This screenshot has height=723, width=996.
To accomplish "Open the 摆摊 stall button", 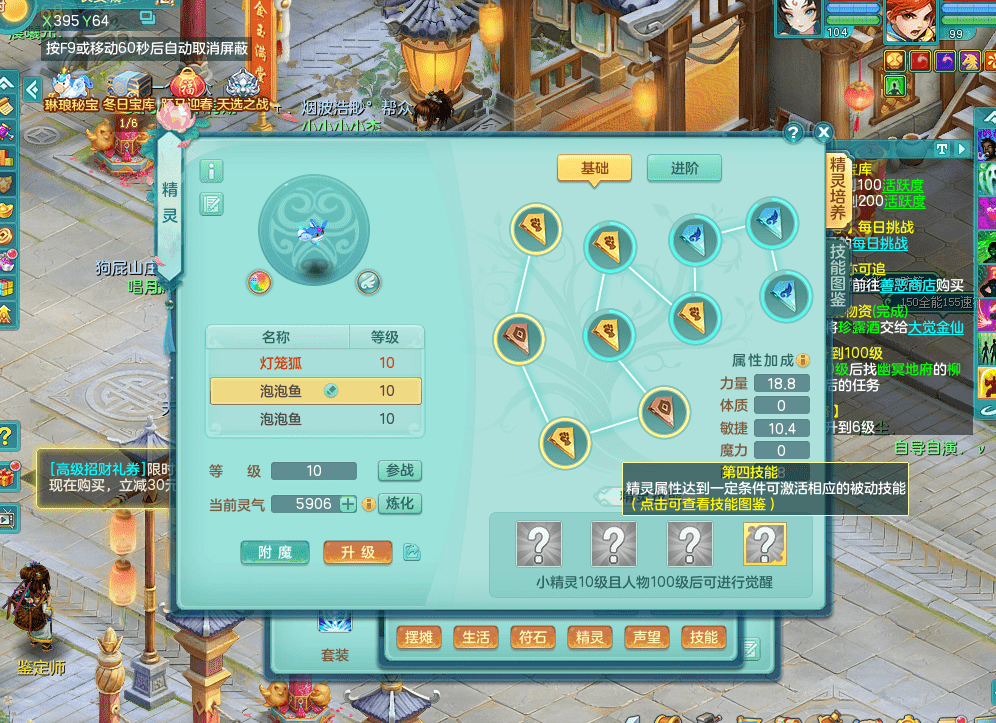I will click(420, 637).
